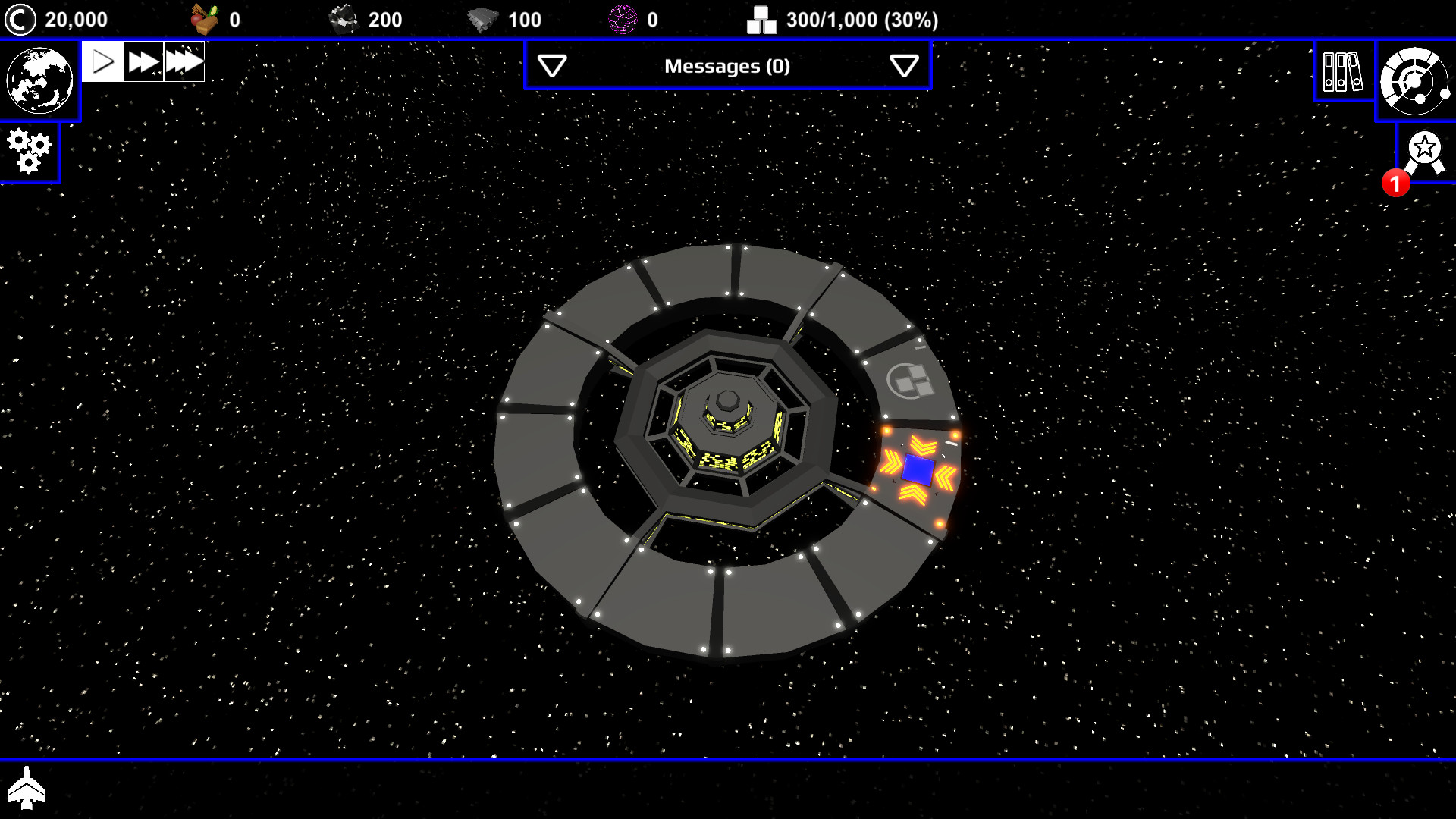The height and width of the screenshot is (819, 1456).
Task: Enable double speed fast-forward
Action: (x=144, y=61)
